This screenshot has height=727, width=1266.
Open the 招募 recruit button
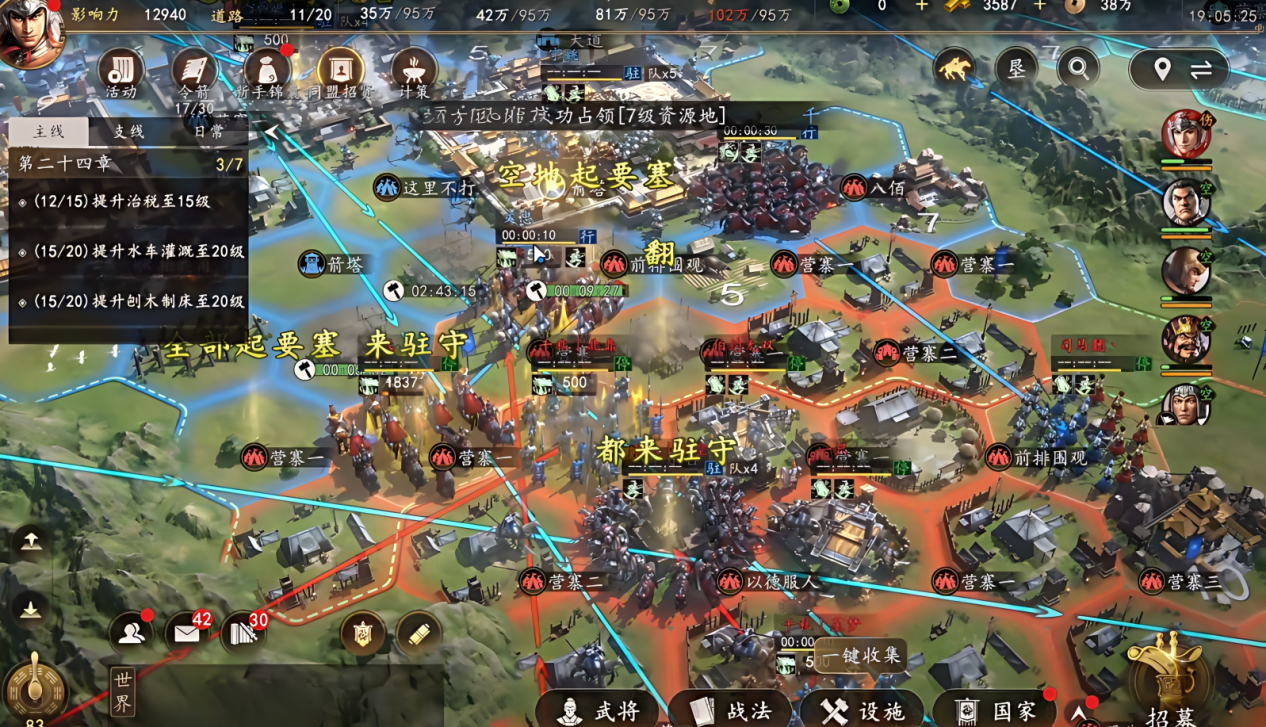coord(1170,680)
